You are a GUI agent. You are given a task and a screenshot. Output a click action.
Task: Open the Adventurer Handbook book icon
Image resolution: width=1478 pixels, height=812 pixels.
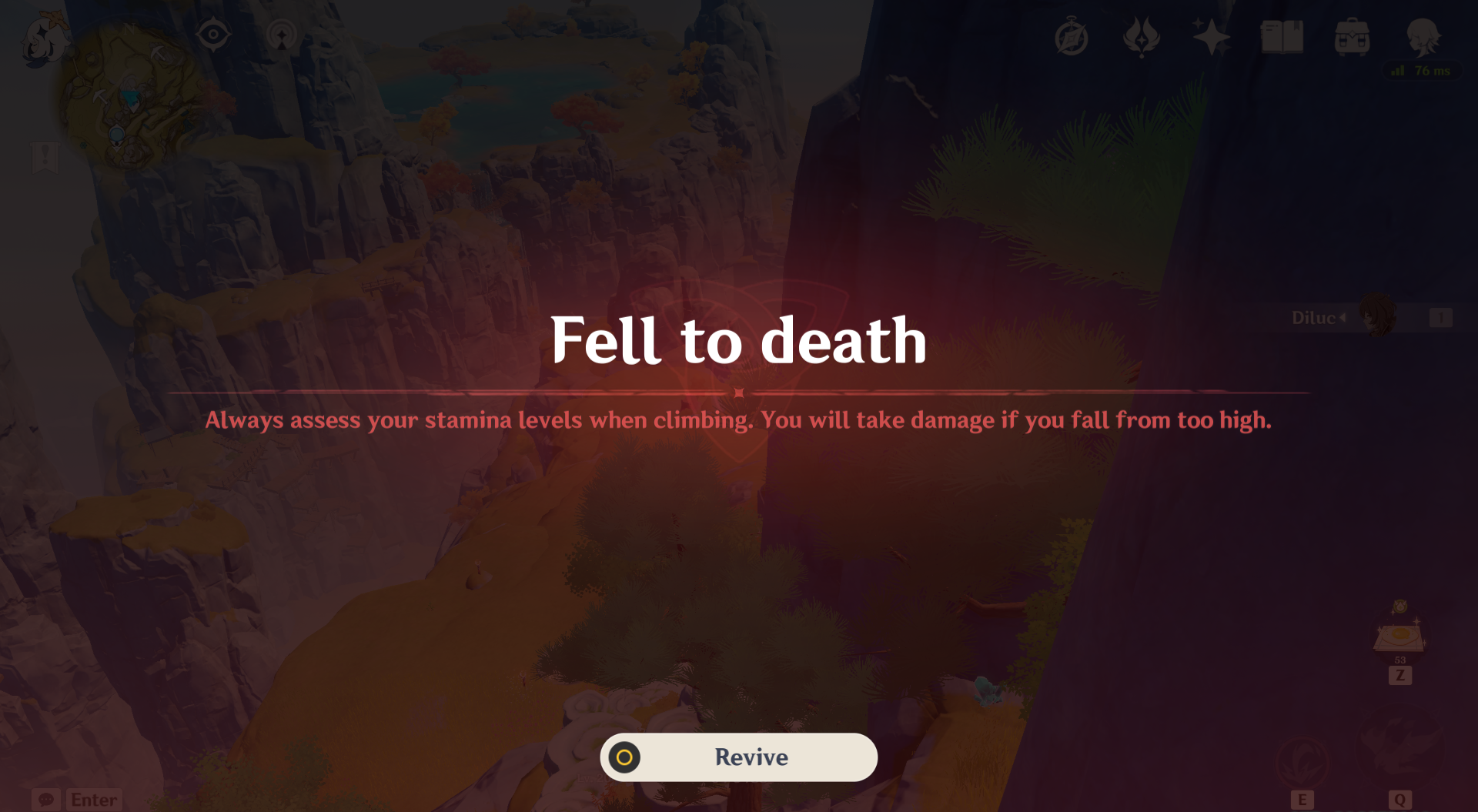click(x=1282, y=37)
